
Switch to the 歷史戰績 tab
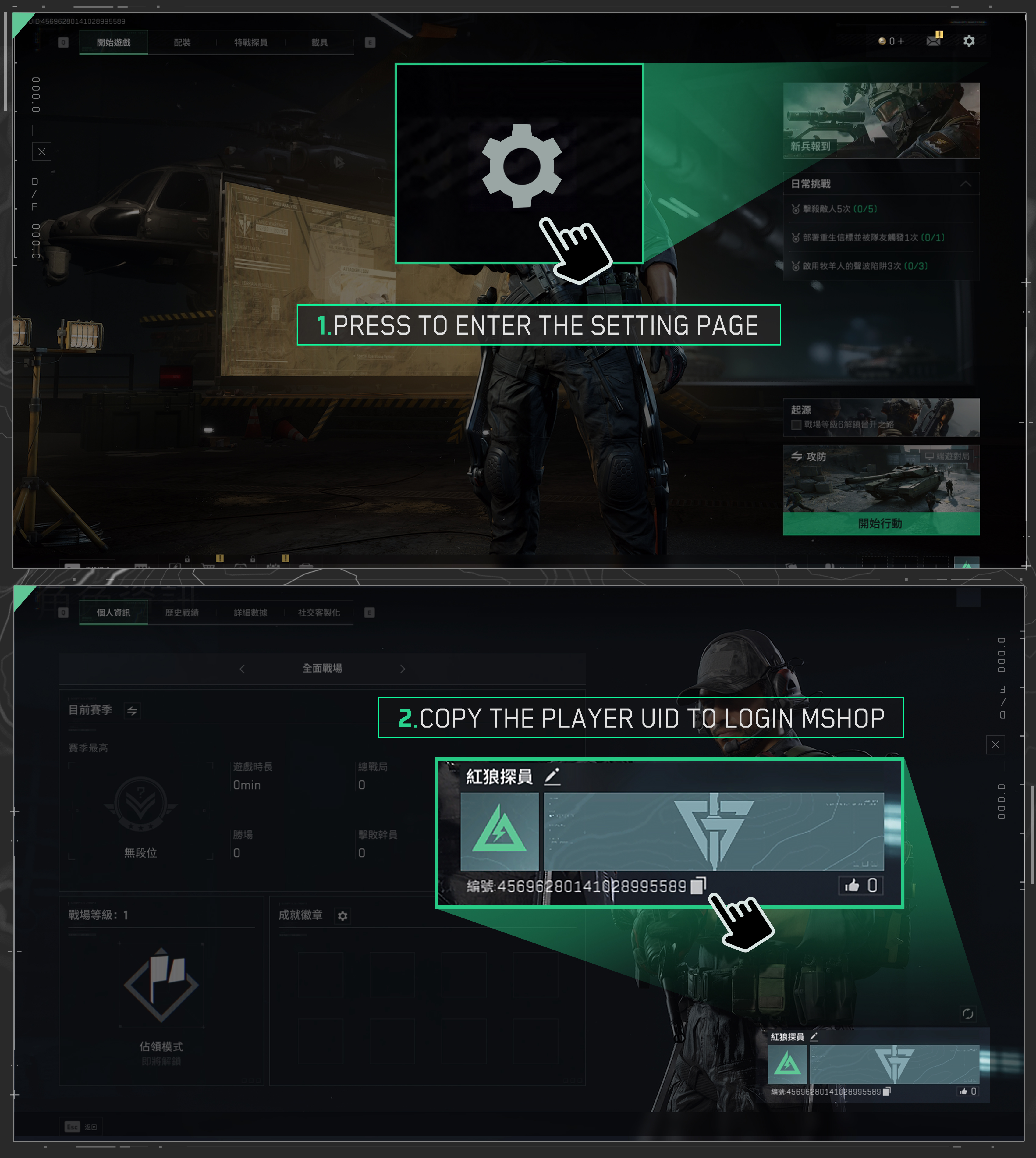click(182, 613)
